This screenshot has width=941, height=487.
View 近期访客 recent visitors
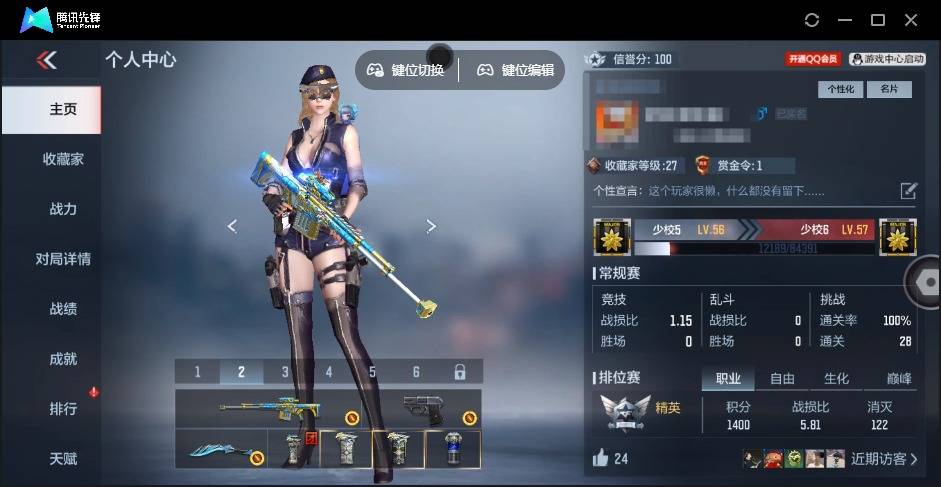pyautogui.click(x=883, y=459)
